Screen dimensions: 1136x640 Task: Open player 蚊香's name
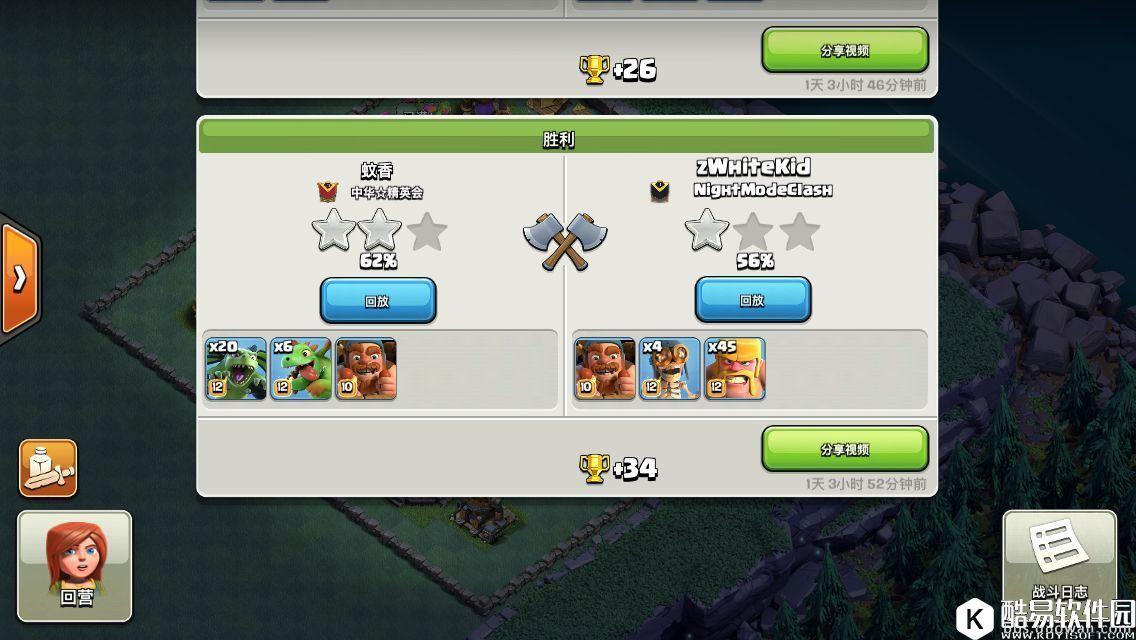point(377,171)
